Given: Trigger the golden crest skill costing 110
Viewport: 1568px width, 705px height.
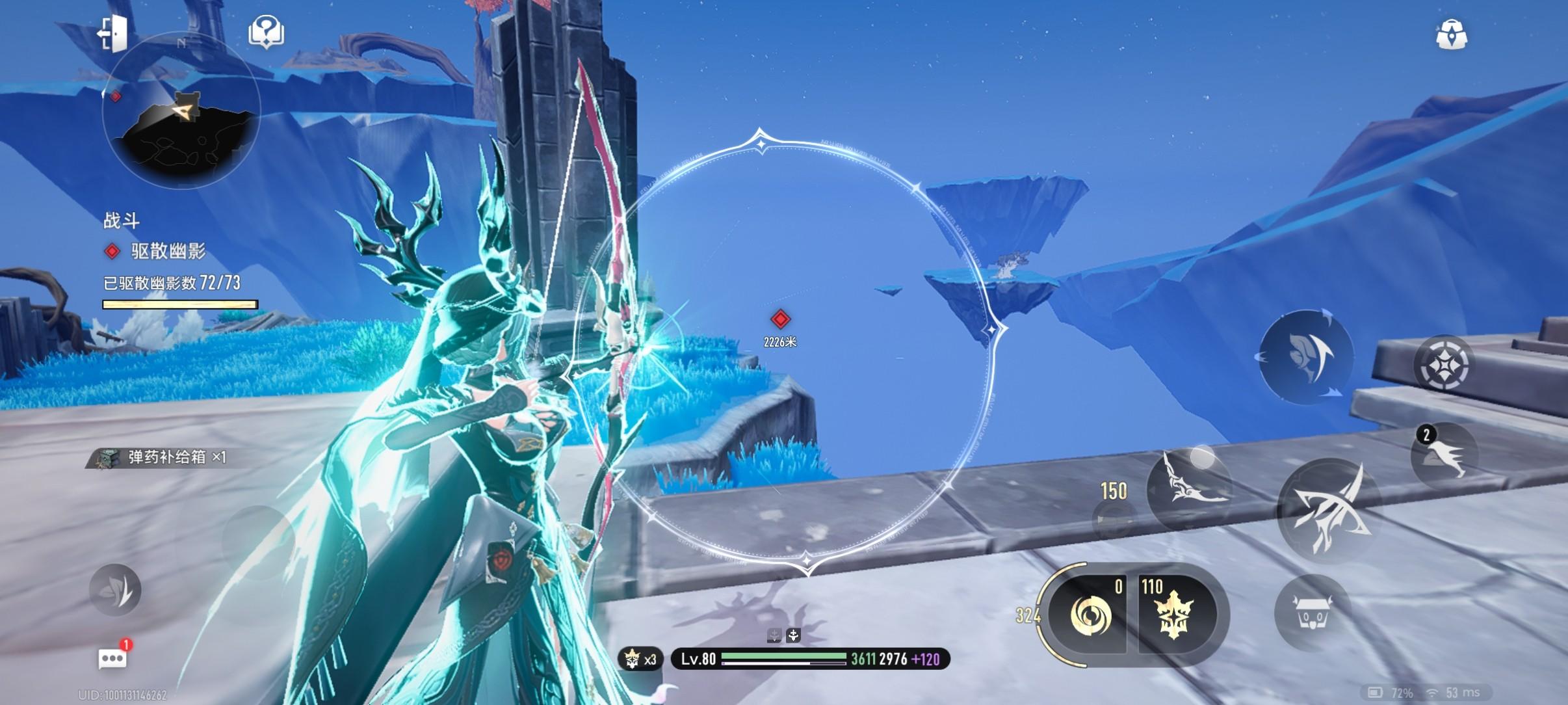Looking at the screenshot, I should pos(1174,614).
